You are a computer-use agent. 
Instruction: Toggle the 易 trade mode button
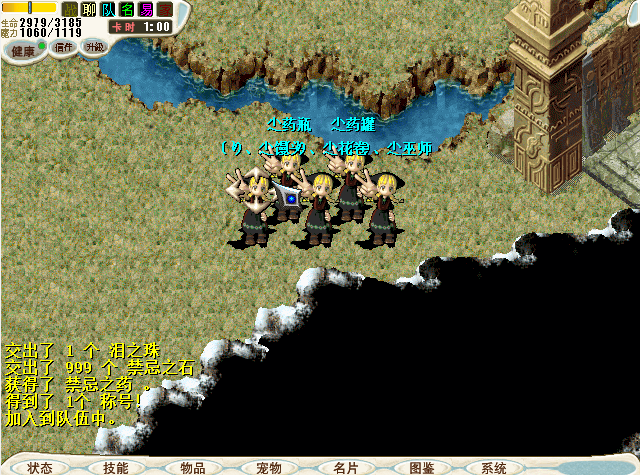click(146, 9)
